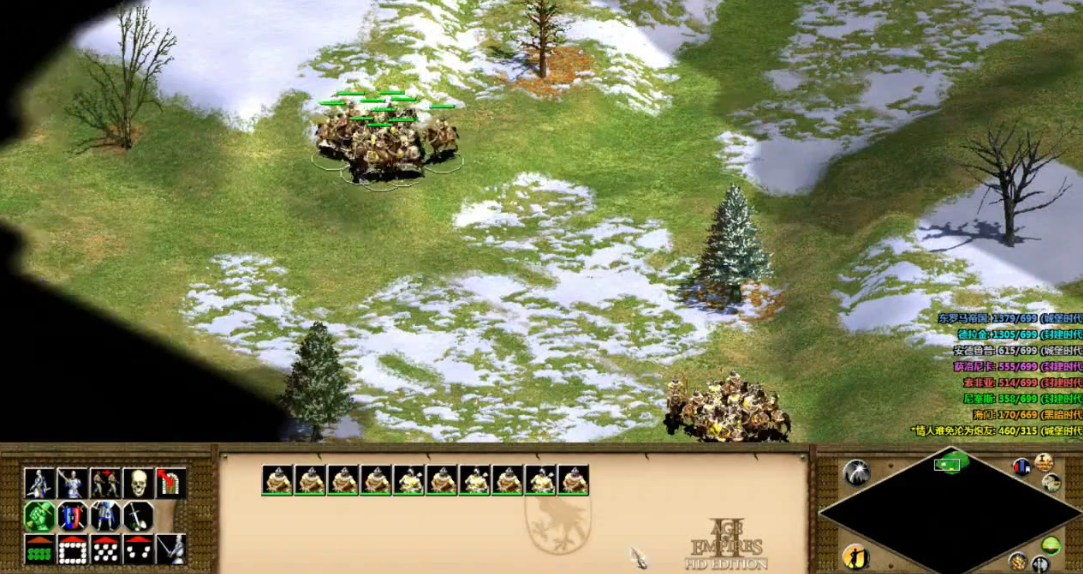Set the sword-in-ground no attack stance
This screenshot has height=574, width=1083.
point(138,516)
